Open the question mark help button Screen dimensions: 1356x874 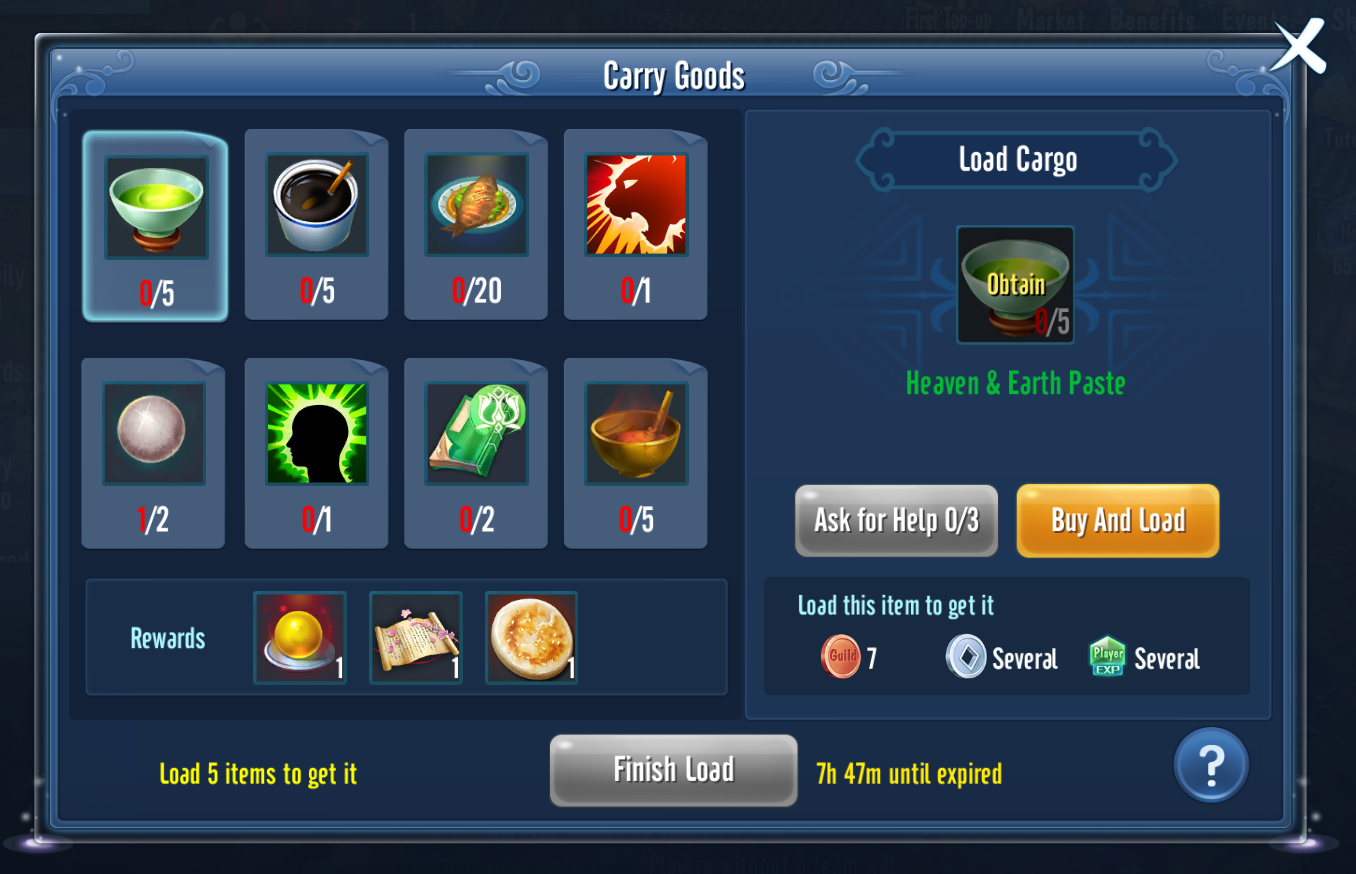point(1210,766)
